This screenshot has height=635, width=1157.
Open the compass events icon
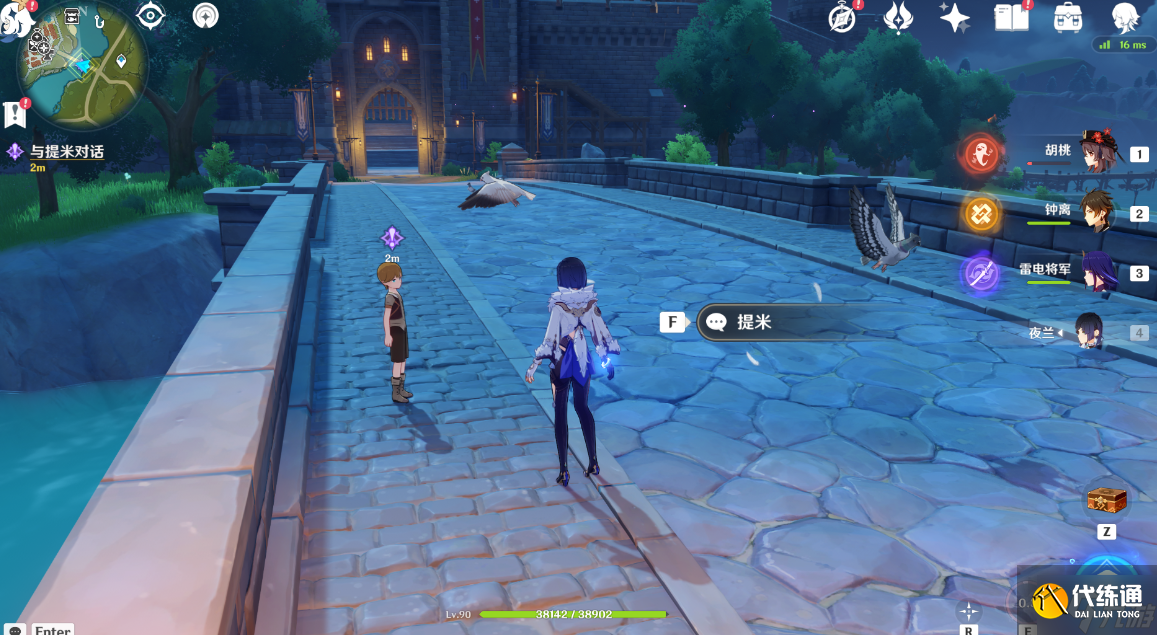842,17
